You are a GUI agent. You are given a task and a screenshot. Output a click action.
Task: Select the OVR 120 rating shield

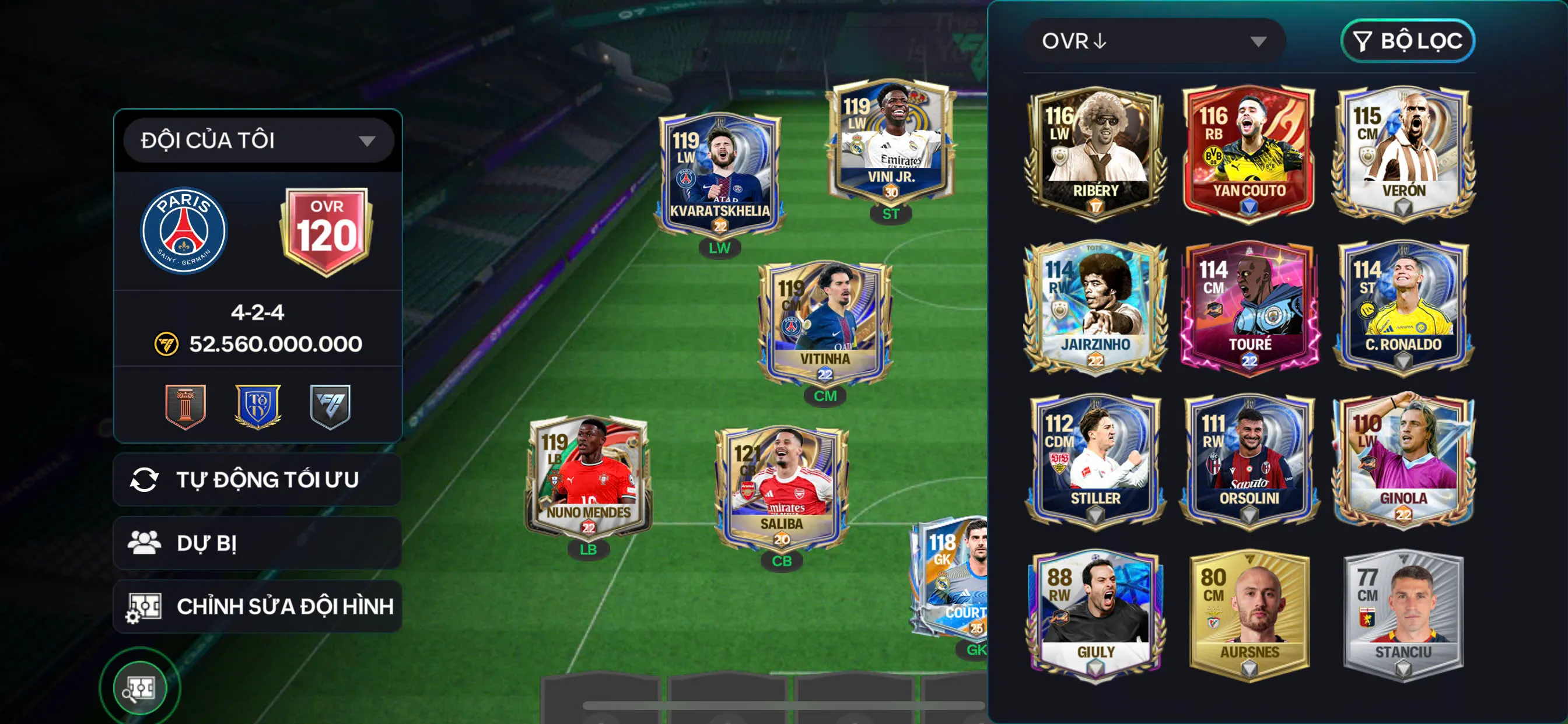326,231
